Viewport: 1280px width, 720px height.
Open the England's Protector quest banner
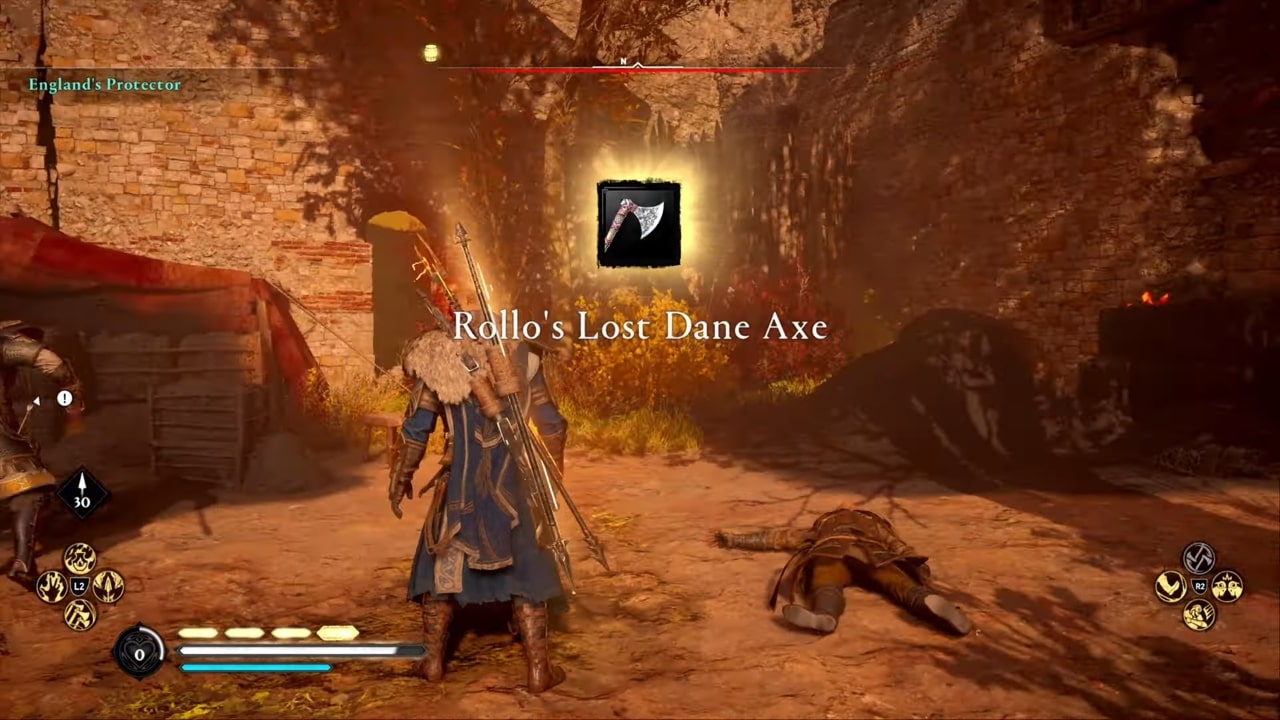[x=106, y=85]
